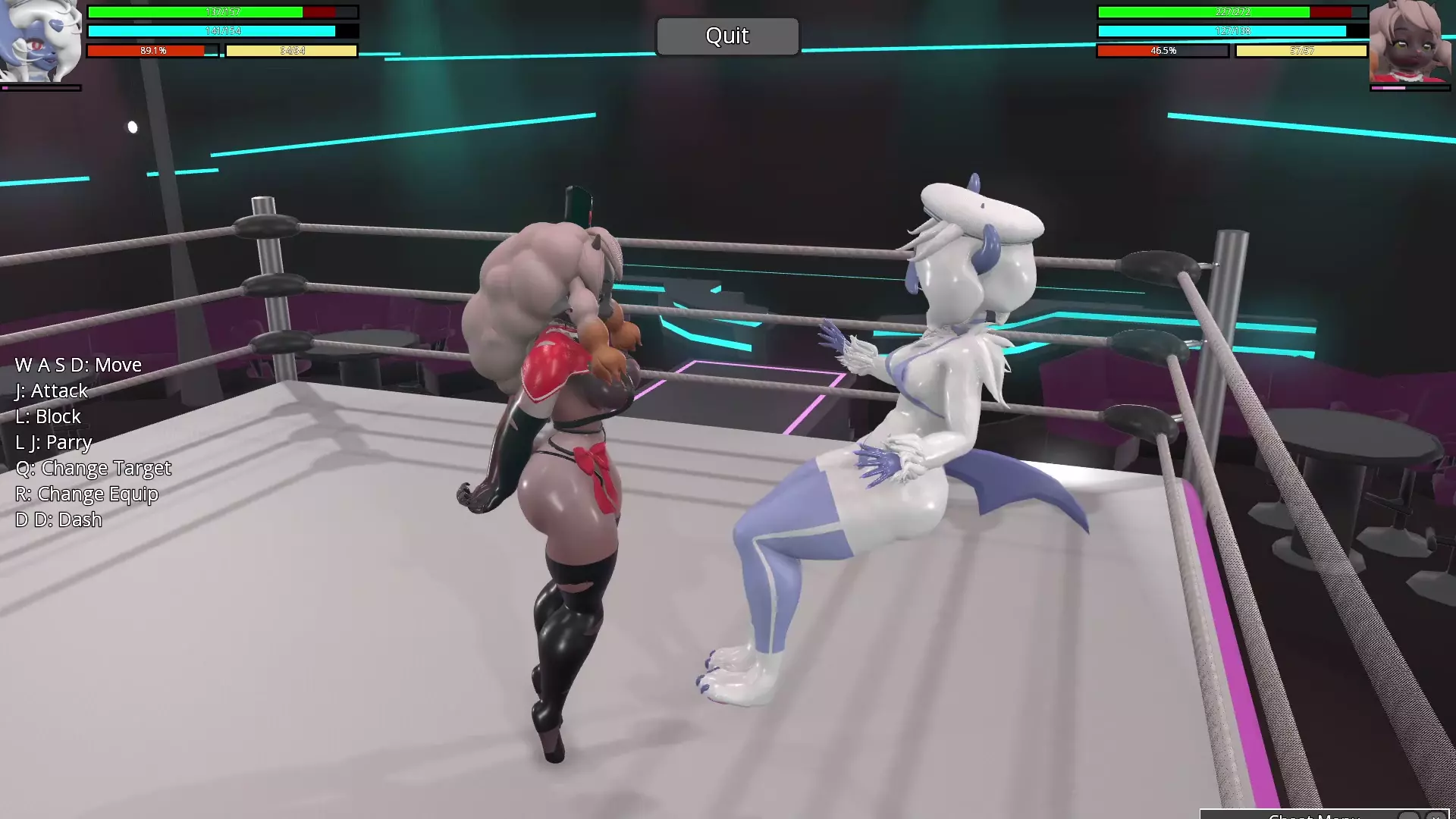Viewport: 1456px width, 819px height.
Task: Close the Cheat Menu window
Action: 1436,816
